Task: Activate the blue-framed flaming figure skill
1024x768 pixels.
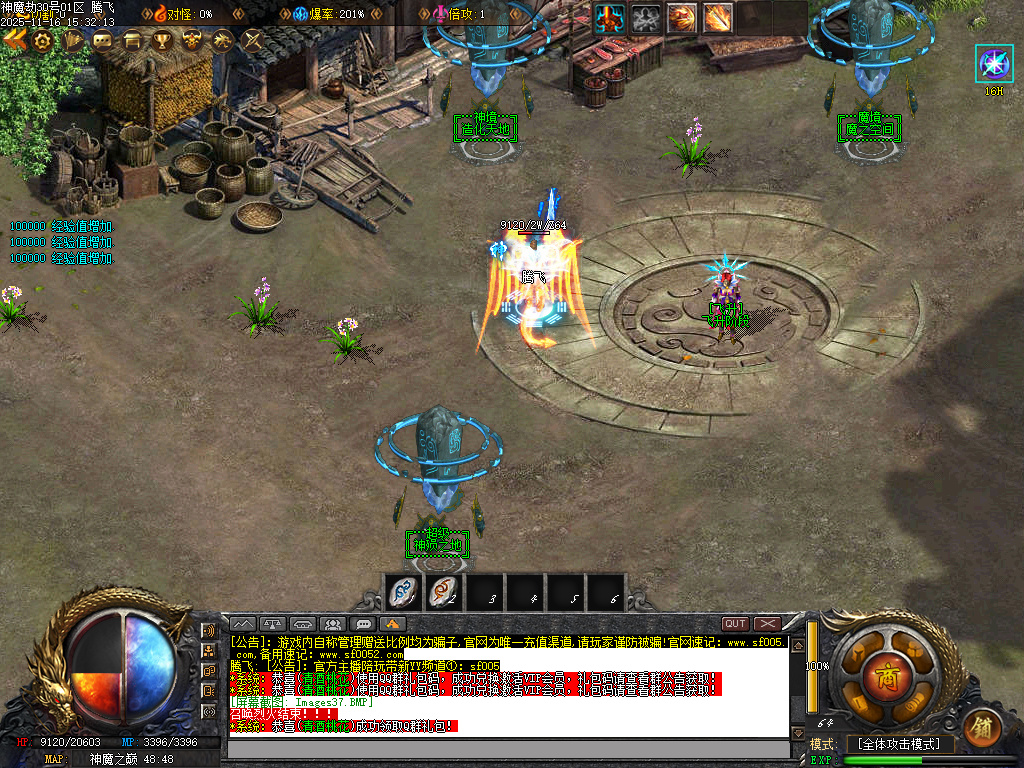Action: click(610, 17)
